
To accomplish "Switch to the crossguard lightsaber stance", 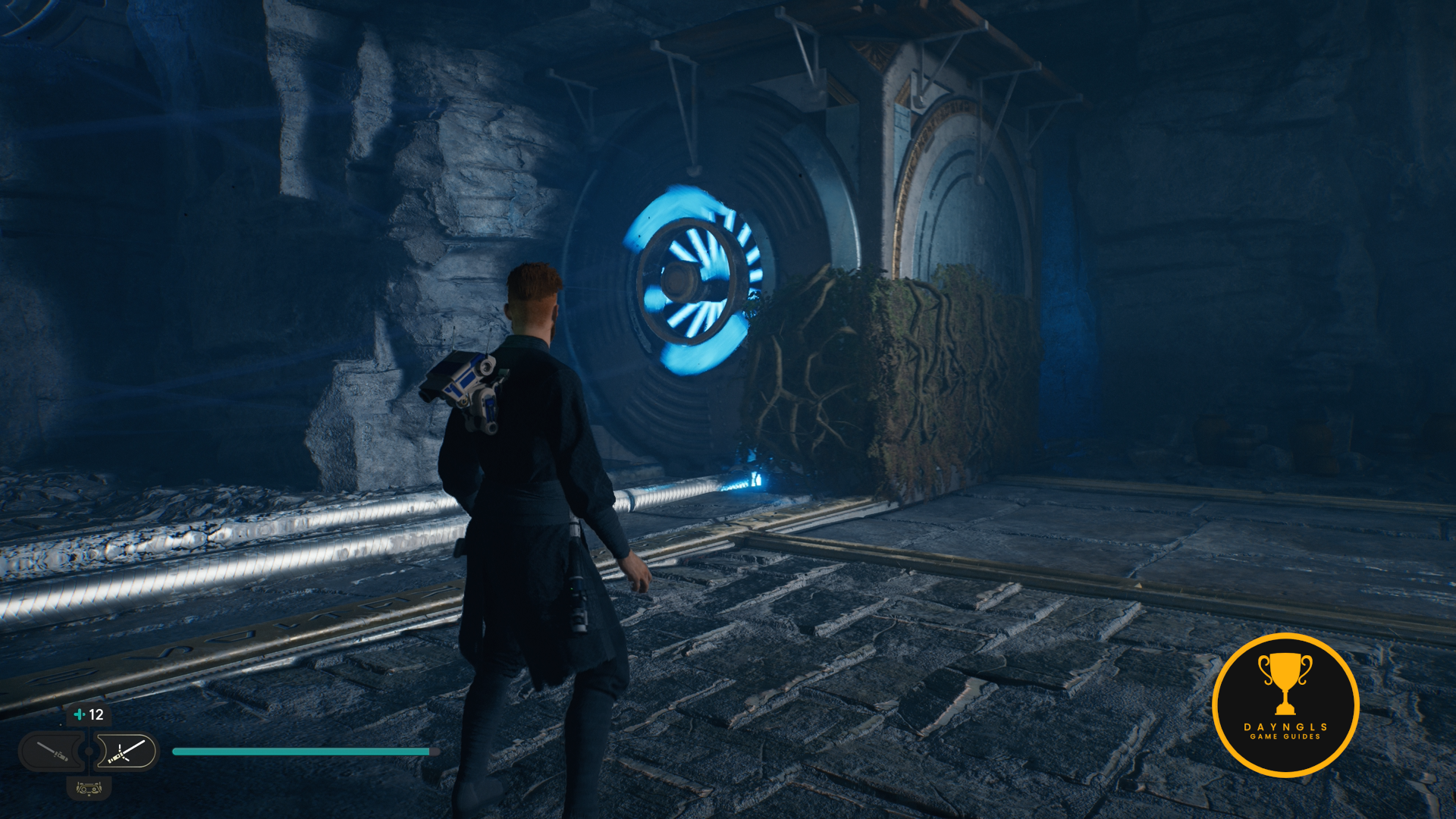I will click(x=127, y=752).
